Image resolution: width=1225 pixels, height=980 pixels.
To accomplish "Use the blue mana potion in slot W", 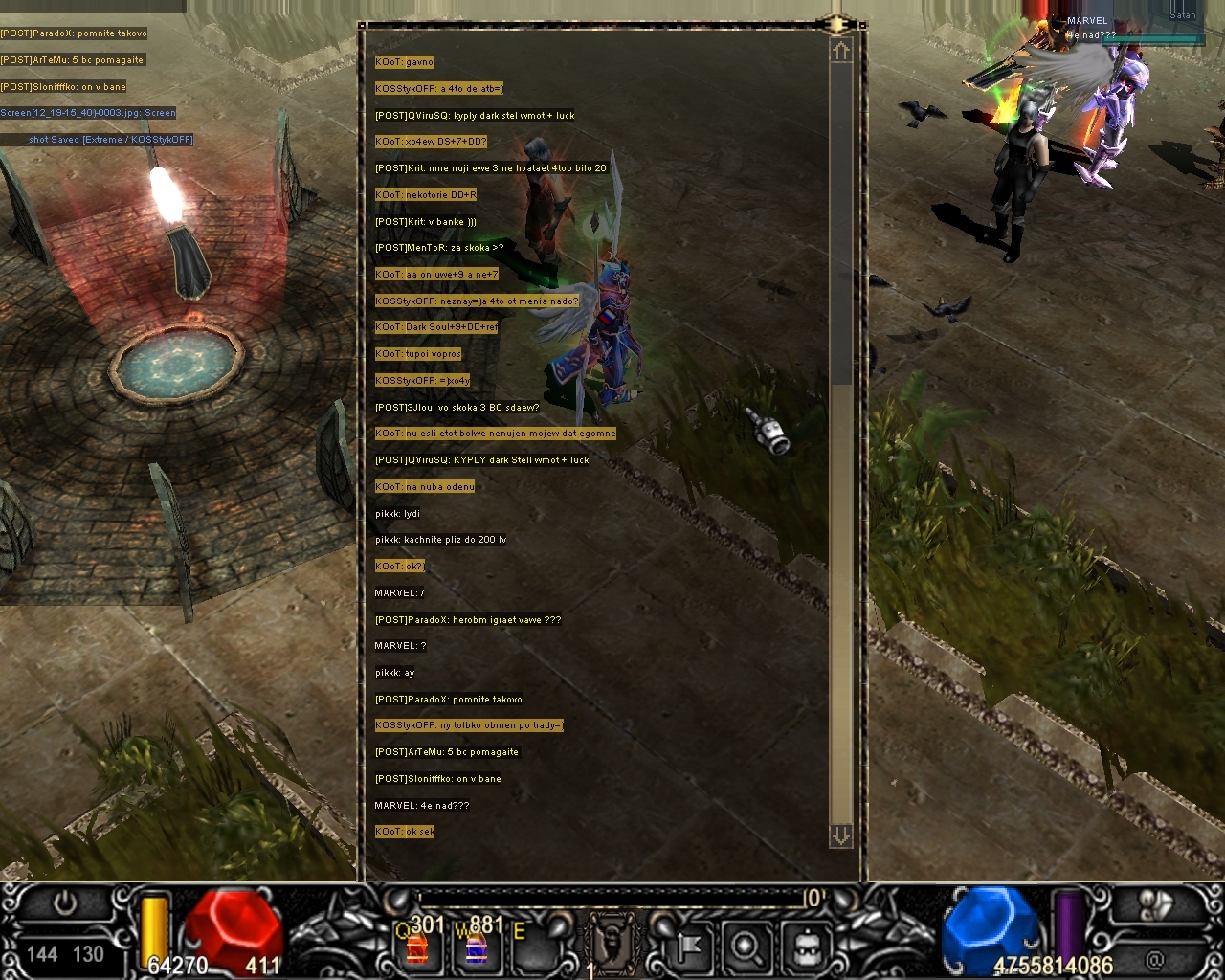I will pos(475,947).
